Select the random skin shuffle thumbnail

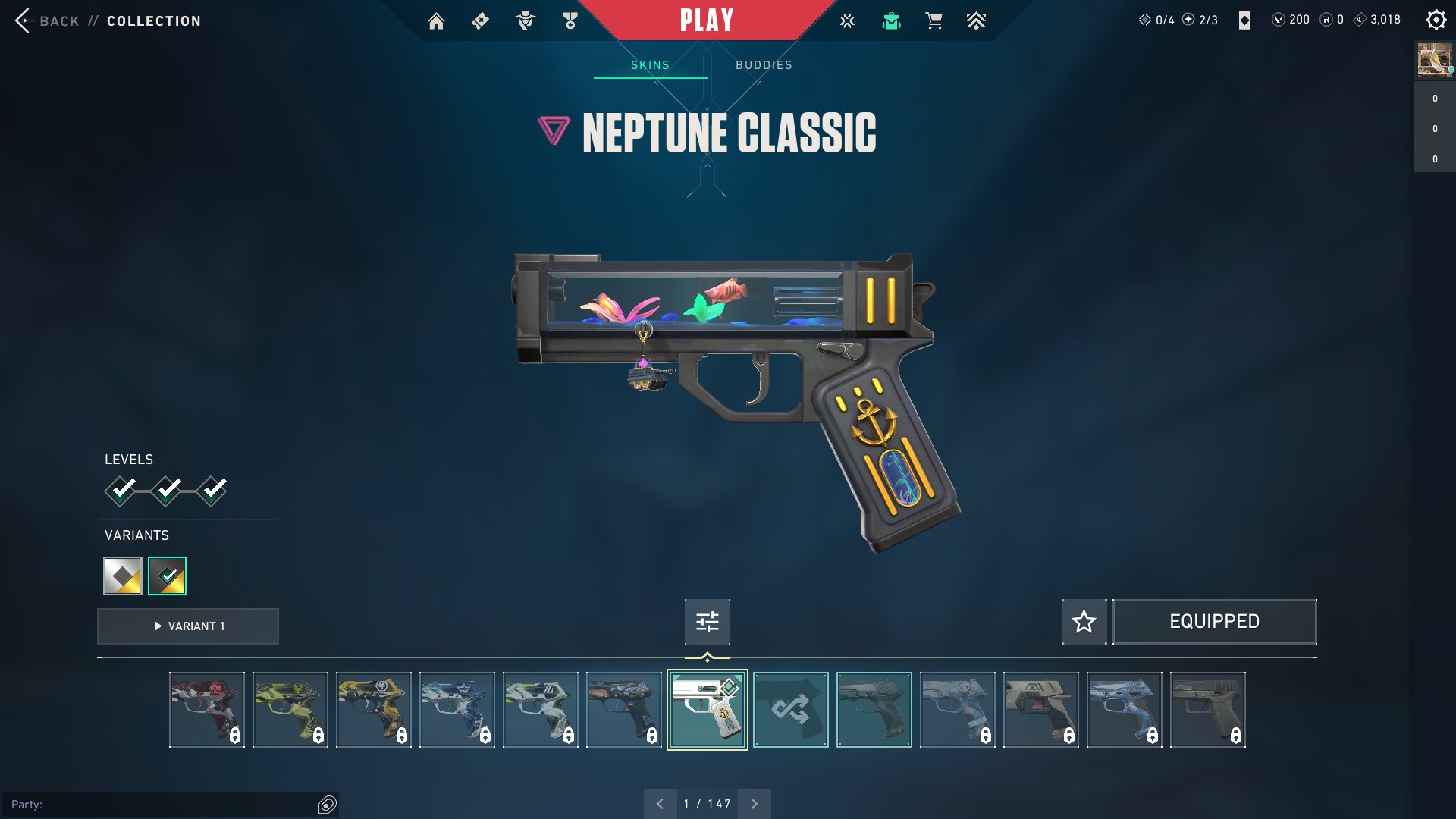[791, 710]
